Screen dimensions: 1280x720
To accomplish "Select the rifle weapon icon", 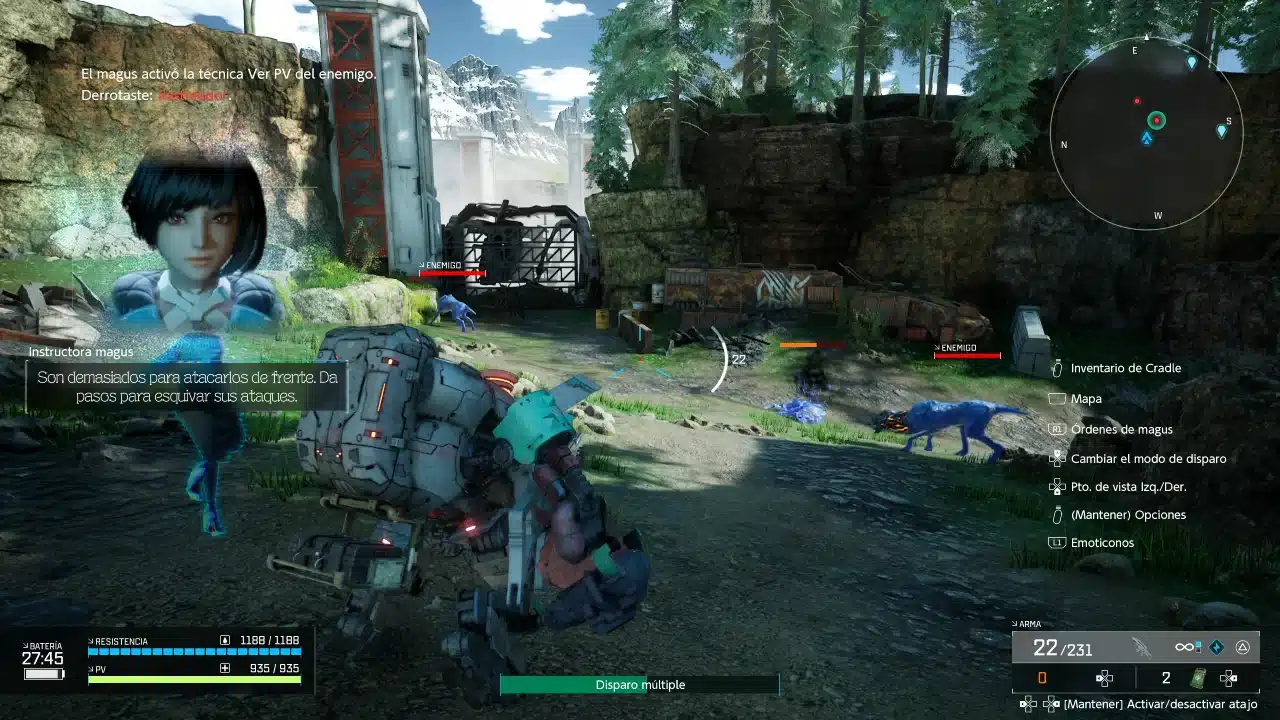I will click(1141, 647).
